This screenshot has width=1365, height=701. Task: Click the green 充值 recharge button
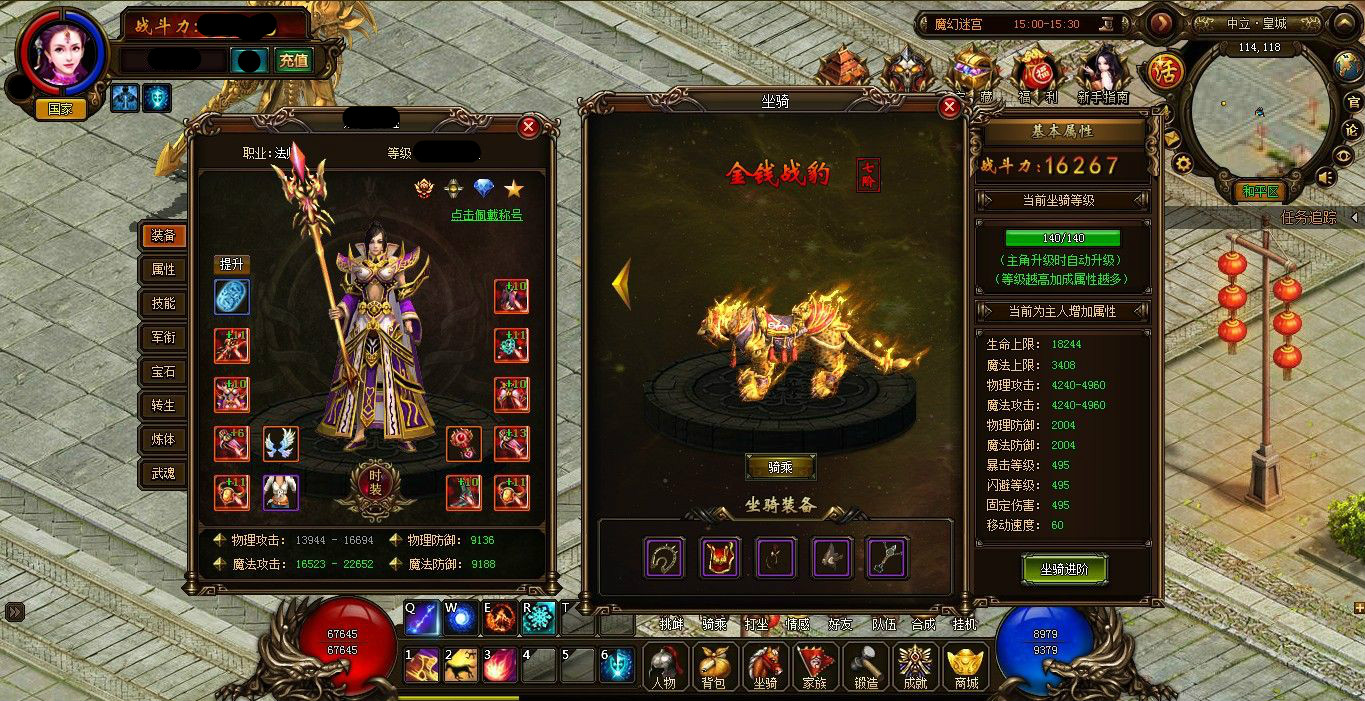pyautogui.click(x=293, y=60)
